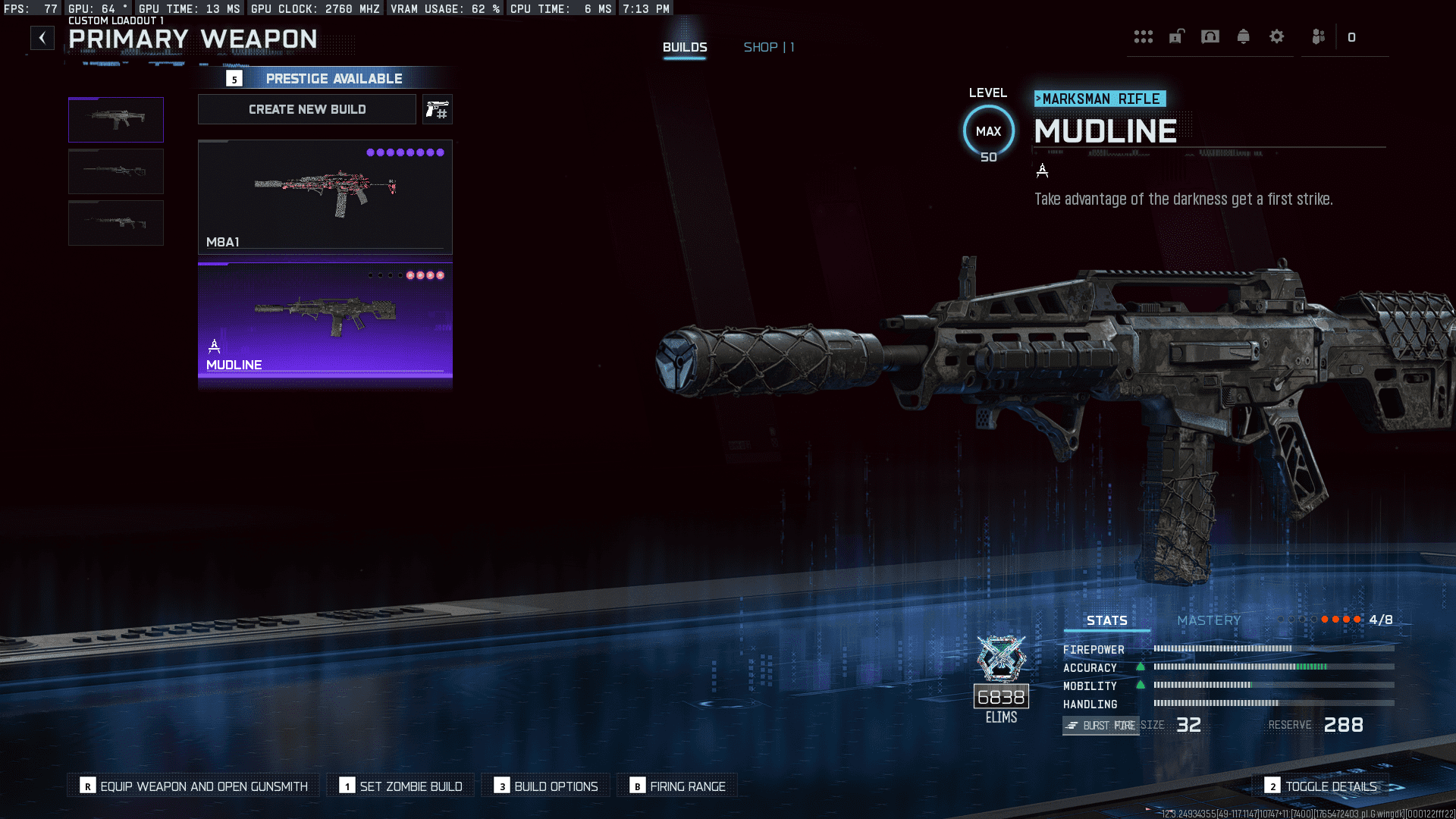
Task: Open the headset voice chat icon
Action: [1210, 36]
